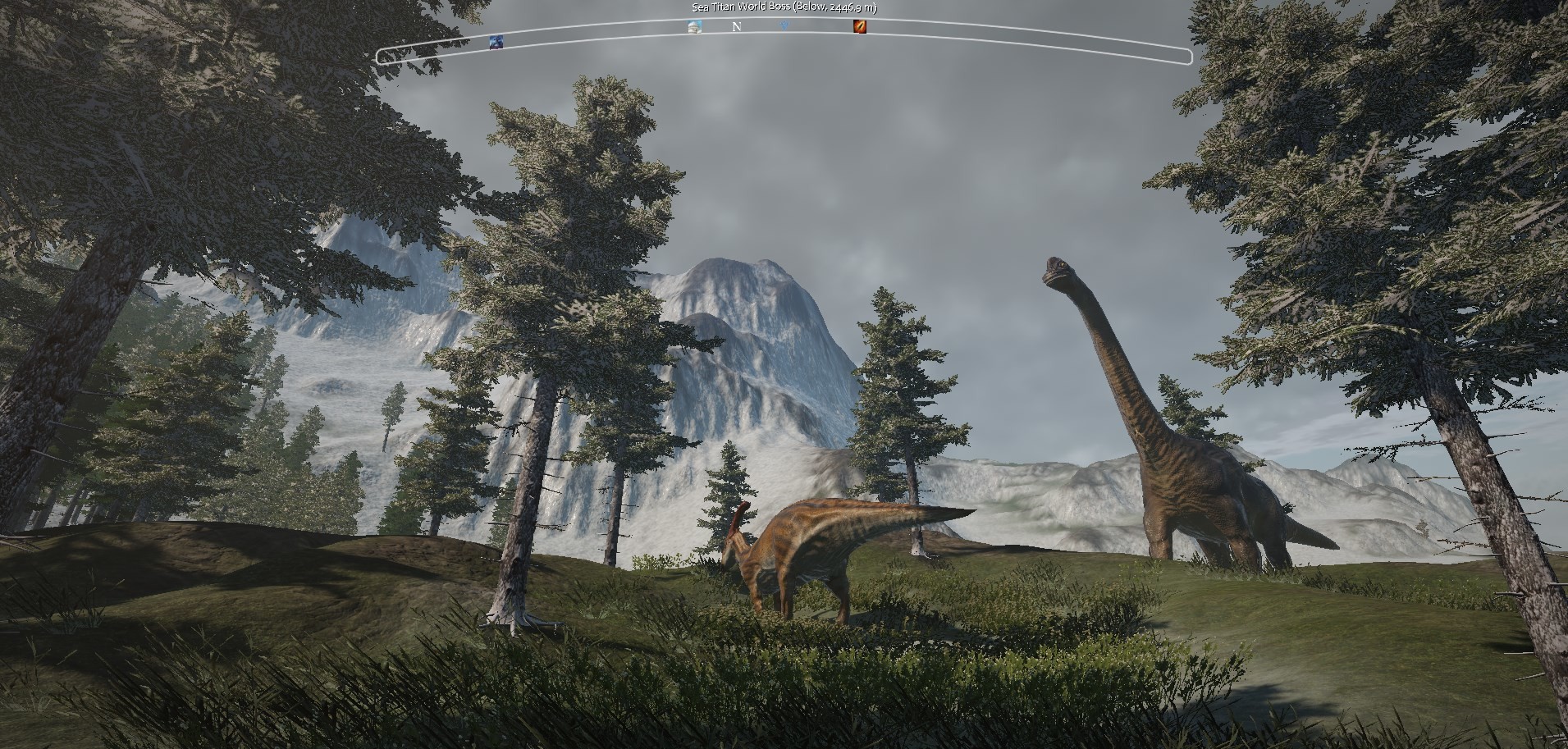Click the faint blue waypoint marker on compass

[784, 26]
